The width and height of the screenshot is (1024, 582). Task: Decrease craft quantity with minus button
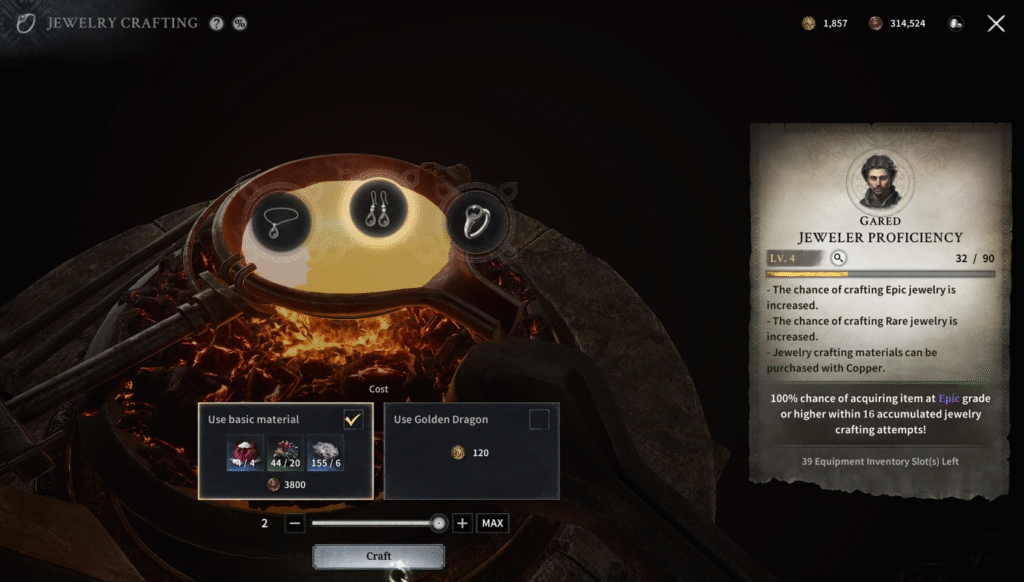[294, 523]
